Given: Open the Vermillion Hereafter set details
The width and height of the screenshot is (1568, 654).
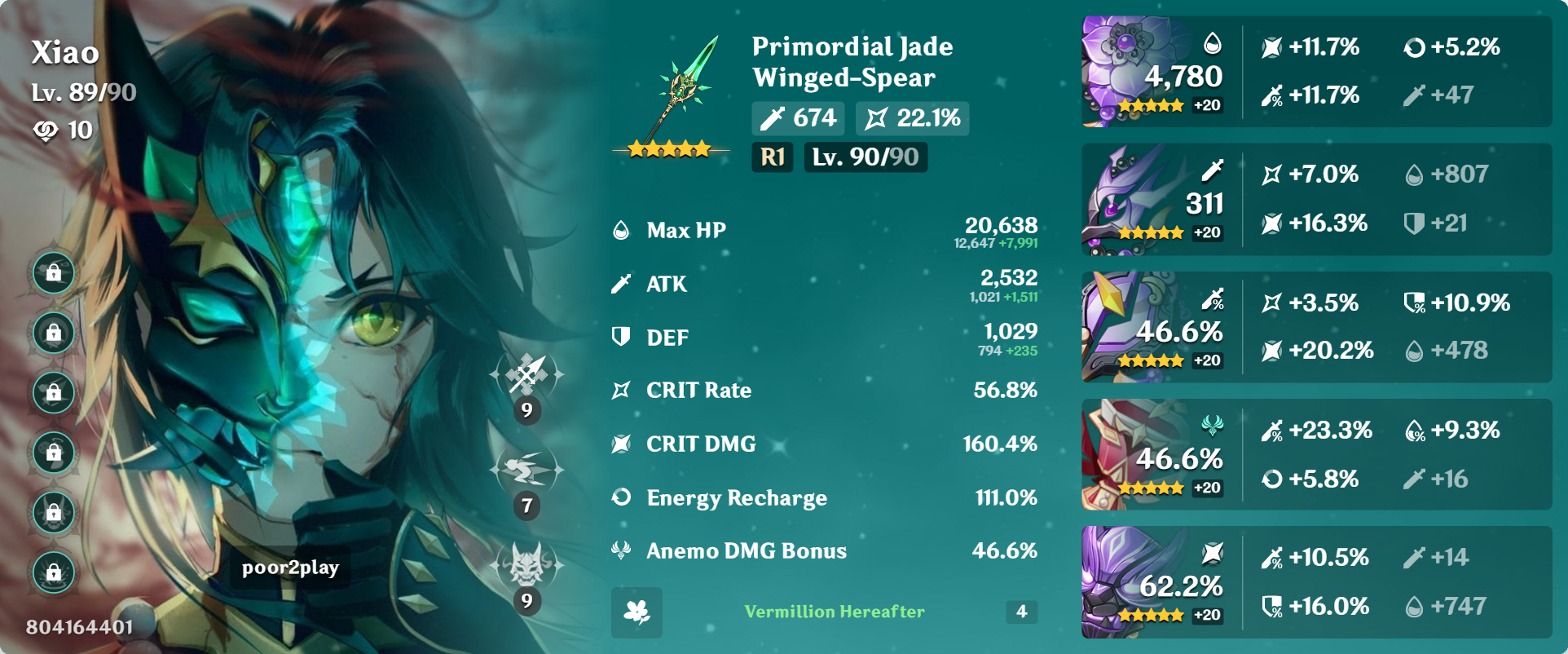Looking at the screenshot, I should point(834,612).
